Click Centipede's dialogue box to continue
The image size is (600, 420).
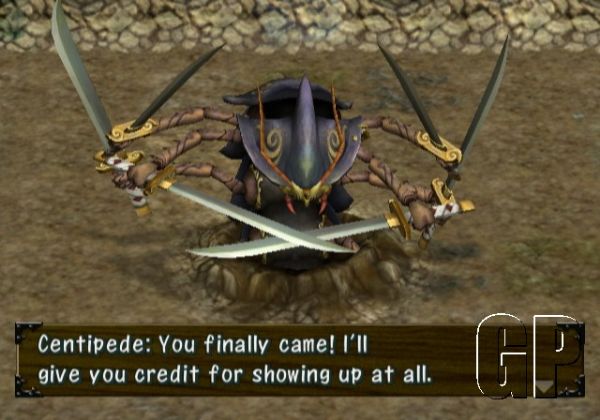coord(250,360)
